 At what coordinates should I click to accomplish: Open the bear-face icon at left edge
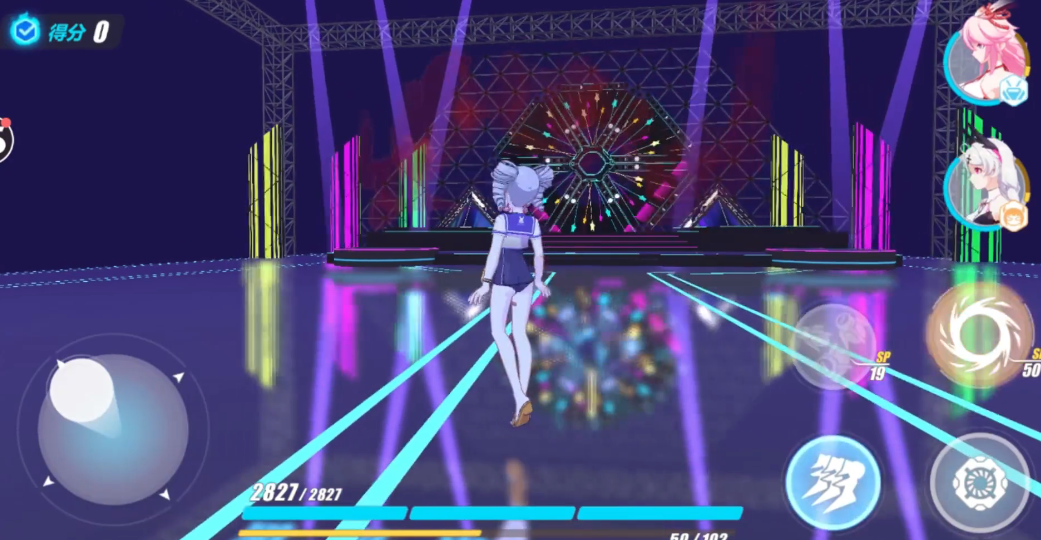pyautogui.click(x=5, y=141)
